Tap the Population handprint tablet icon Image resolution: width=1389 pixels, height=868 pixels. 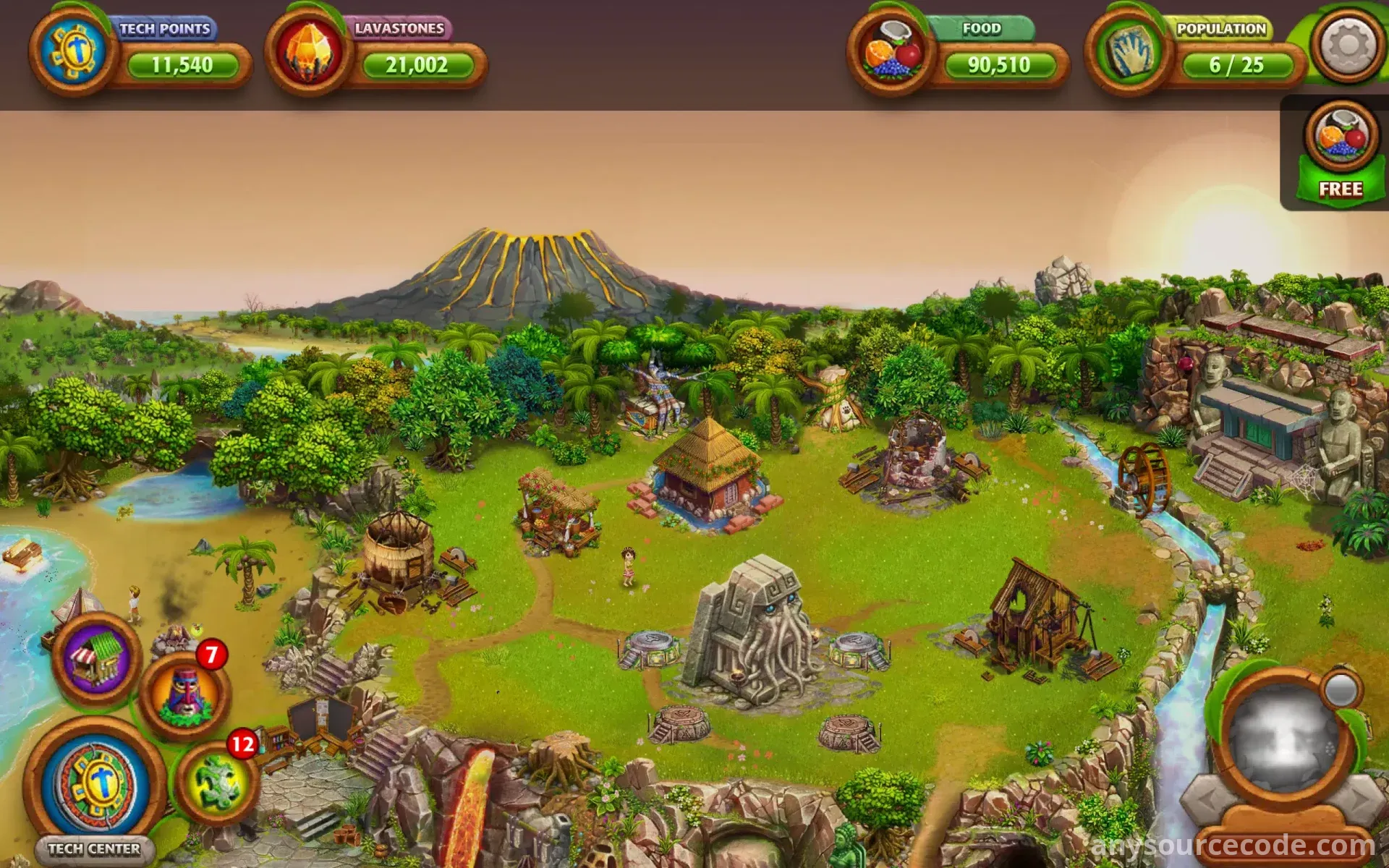point(1127,52)
